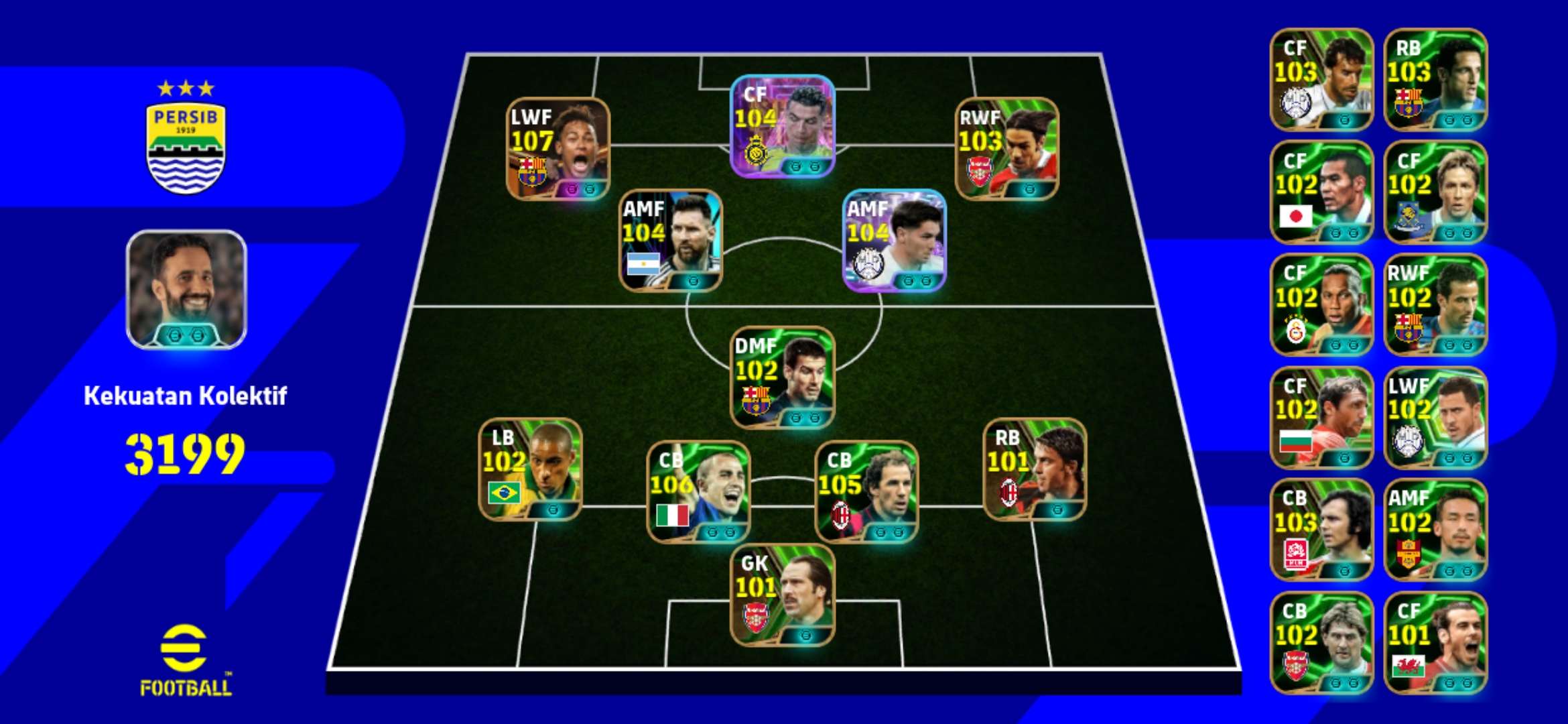This screenshot has width=1568, height=724.
Task: Select the substitute CB 103 card
Action: (1321, 530)
